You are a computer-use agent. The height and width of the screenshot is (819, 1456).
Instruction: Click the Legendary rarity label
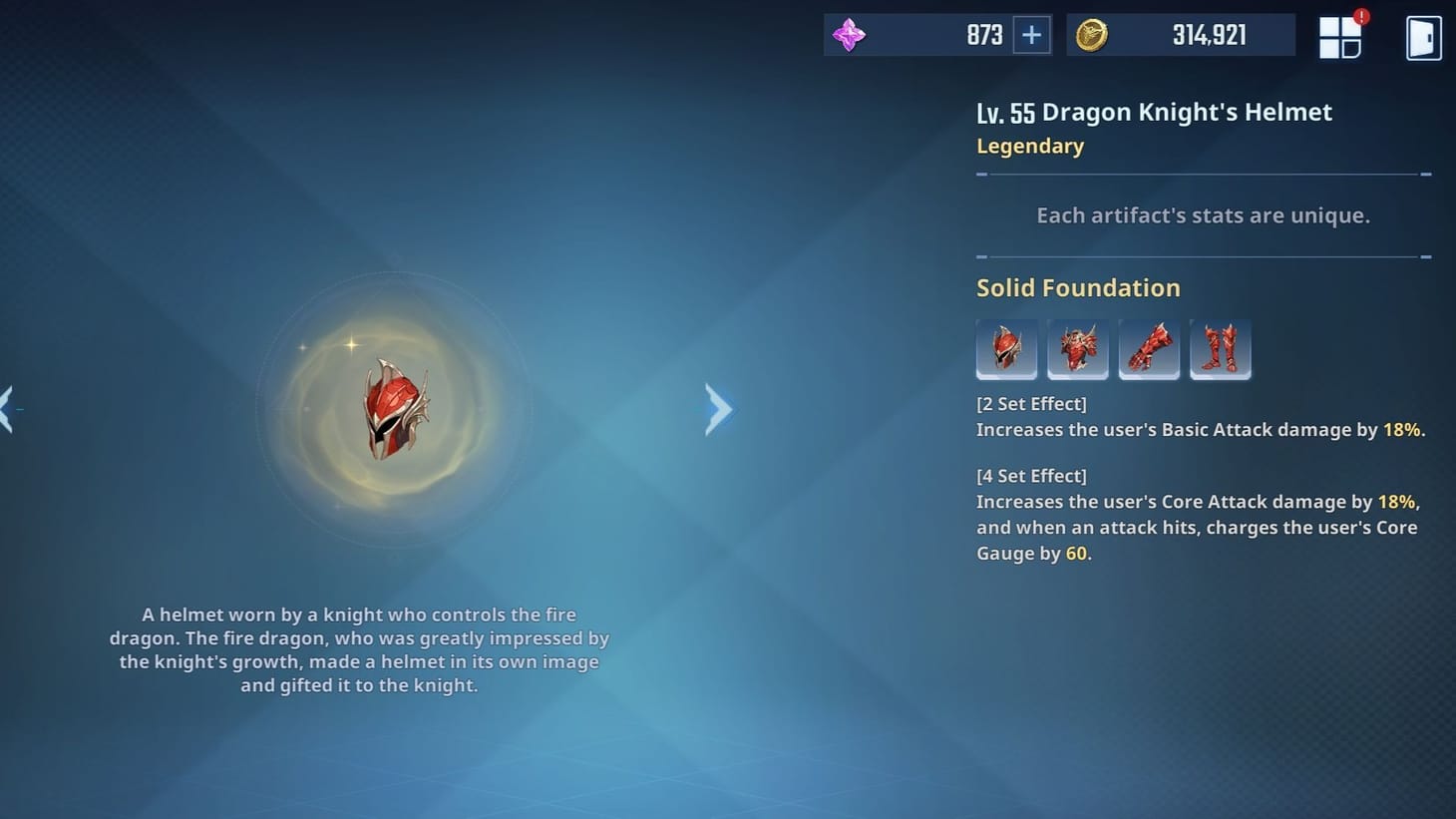(x=1029, y=146)
